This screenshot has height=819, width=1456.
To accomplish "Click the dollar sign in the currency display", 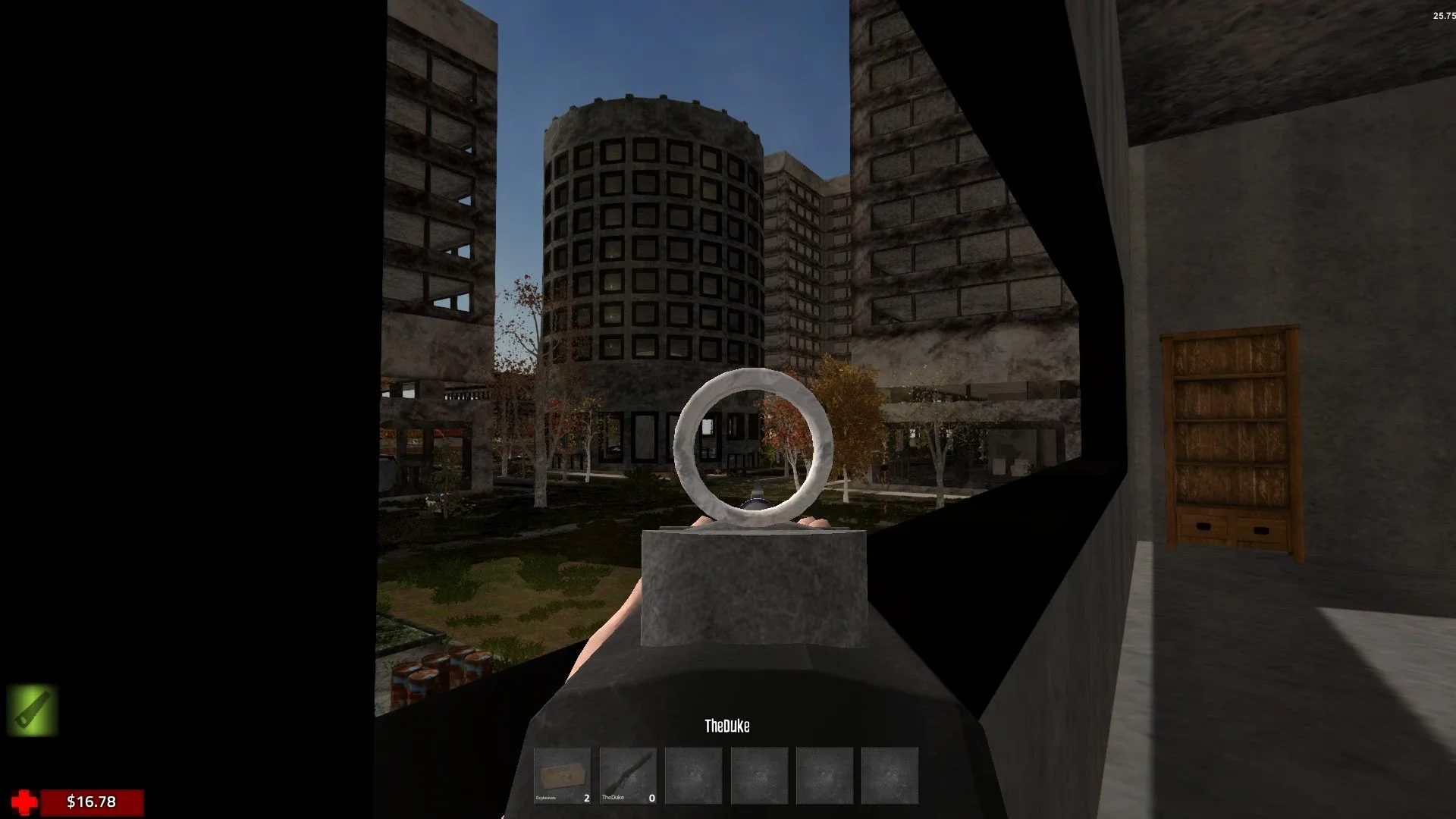I will [70, 801].
